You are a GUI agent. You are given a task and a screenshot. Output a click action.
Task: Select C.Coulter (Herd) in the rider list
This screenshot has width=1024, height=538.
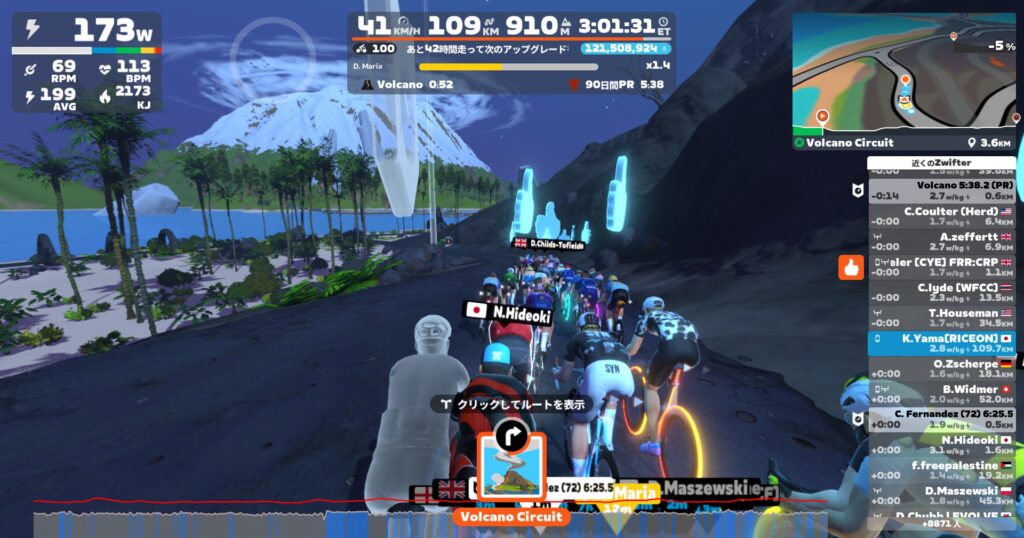(940, 217)
